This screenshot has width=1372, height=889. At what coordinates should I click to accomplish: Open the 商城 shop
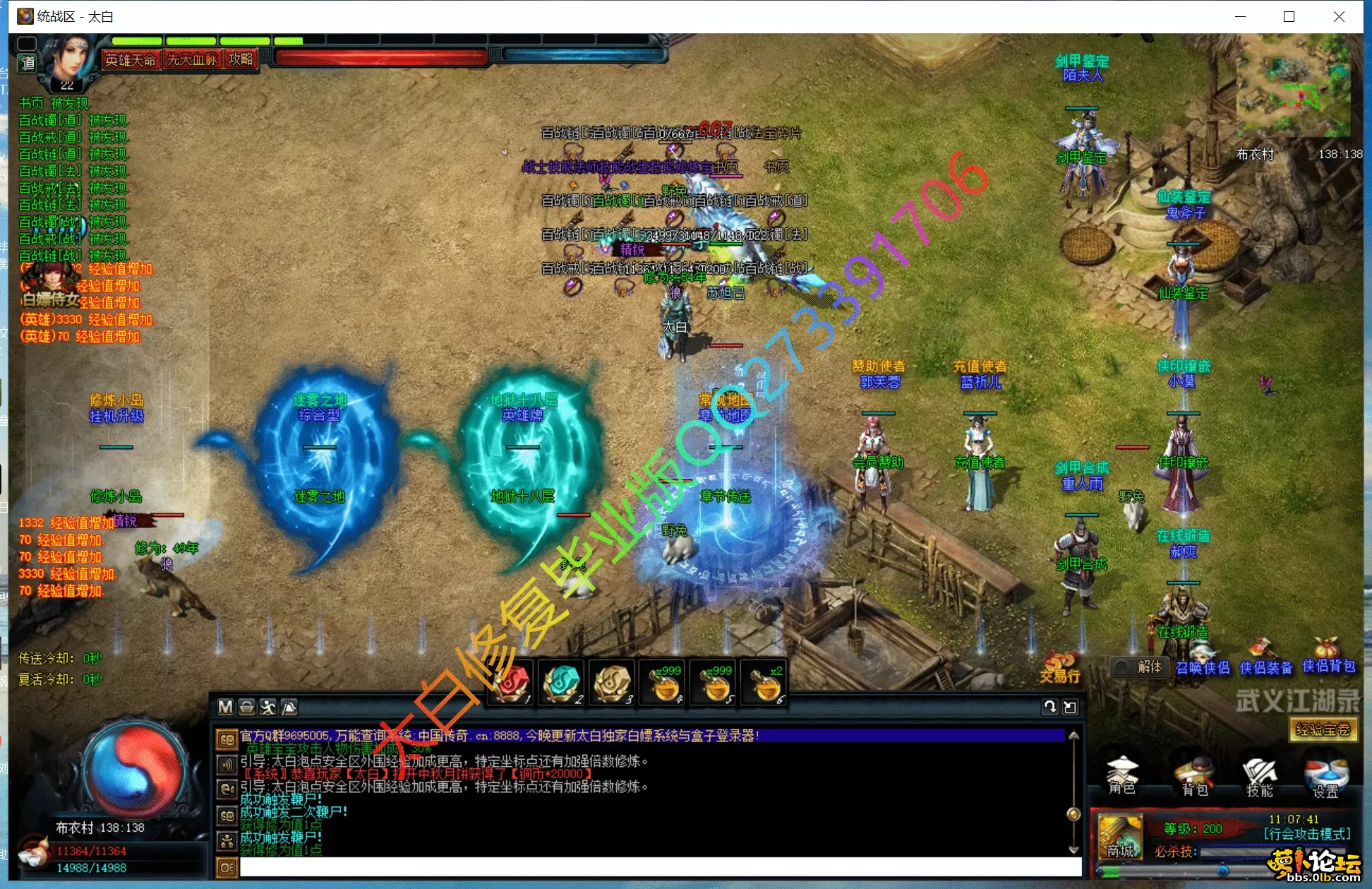[x=1120, y=838]
